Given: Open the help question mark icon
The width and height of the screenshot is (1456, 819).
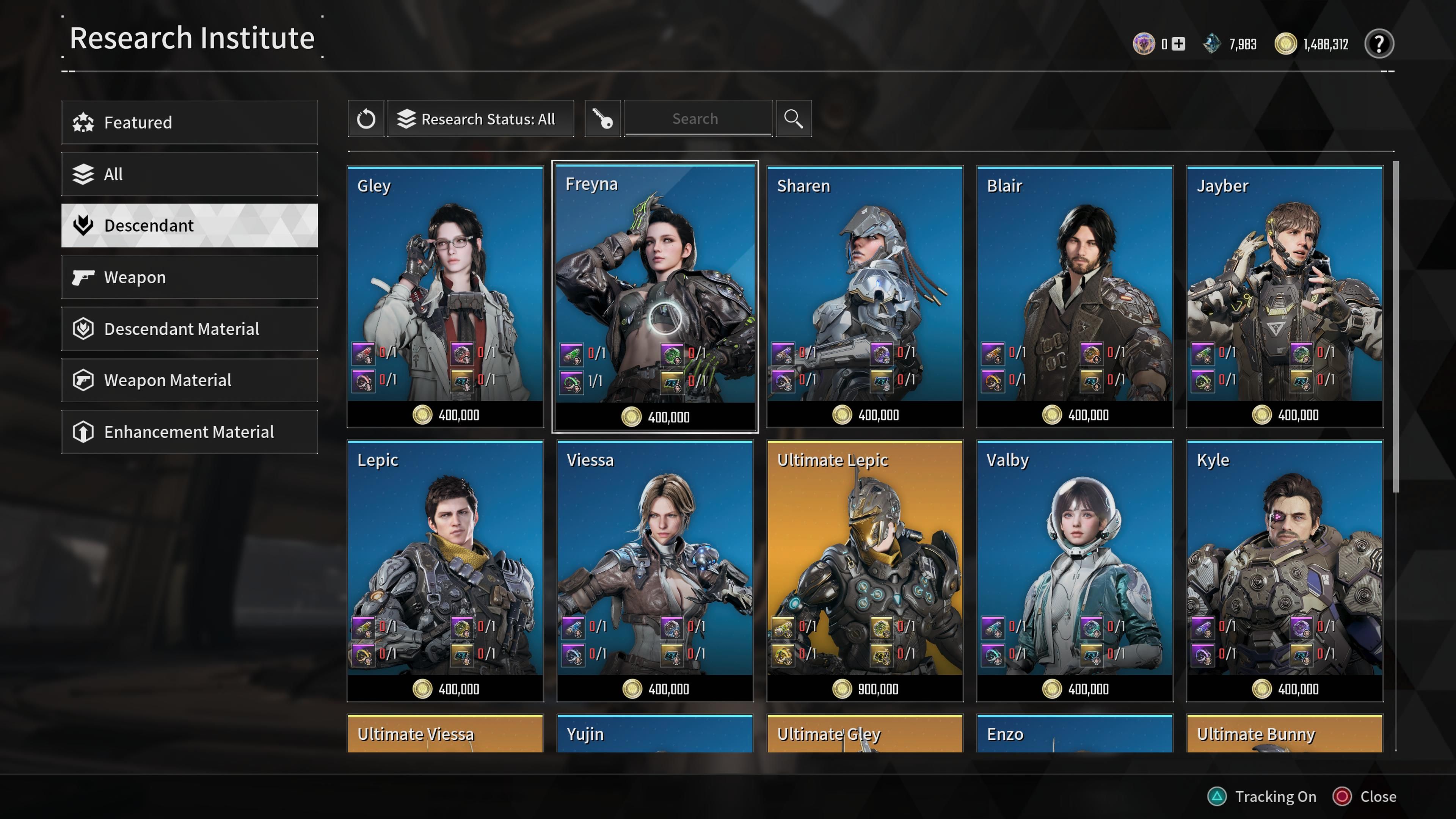Looking at the screenshot, I should pos(1379,44).
